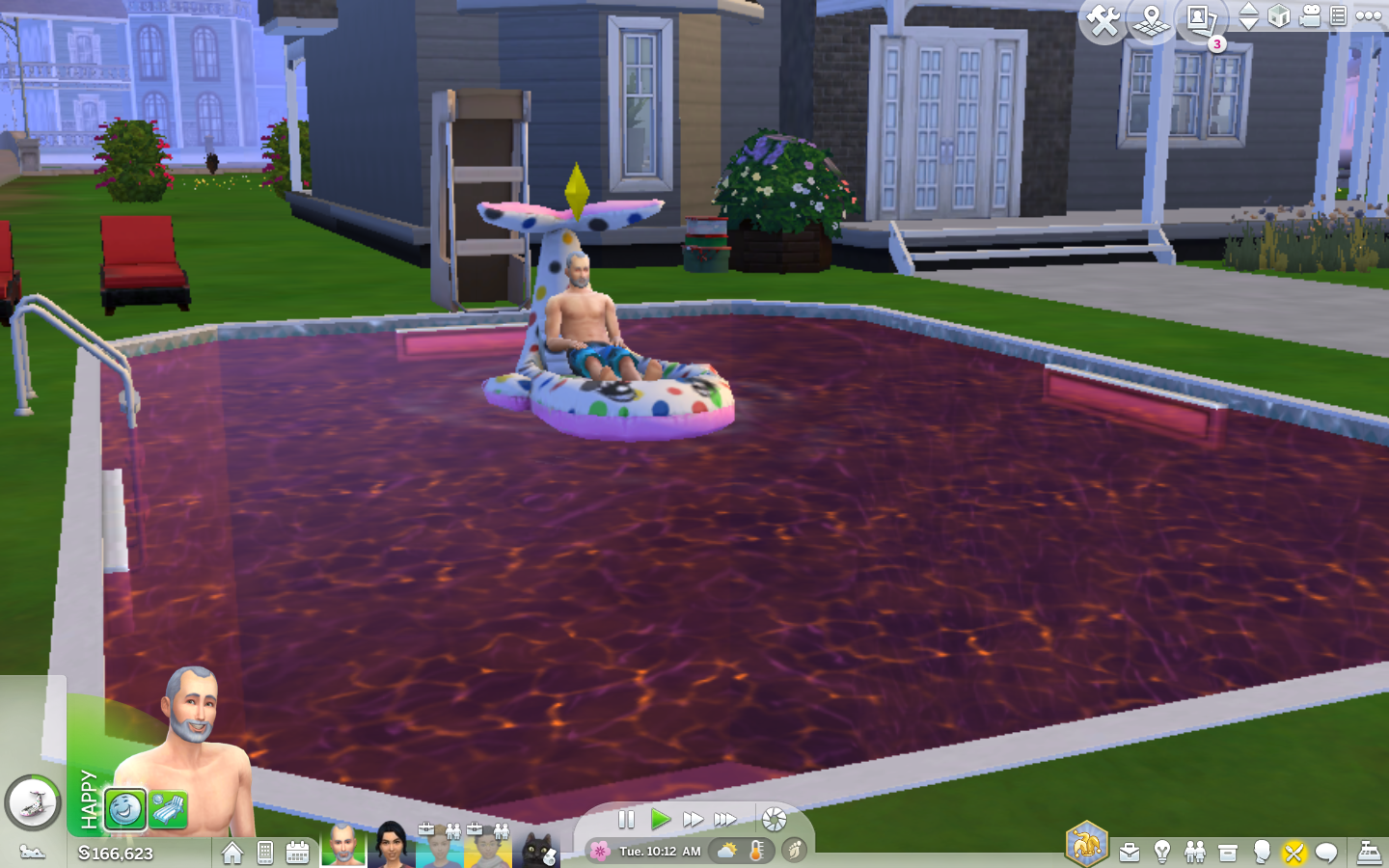Toggle wall height using the up-down arrows icon
The width and height of the screenshot is (1389, 868).
[1249, 16]
